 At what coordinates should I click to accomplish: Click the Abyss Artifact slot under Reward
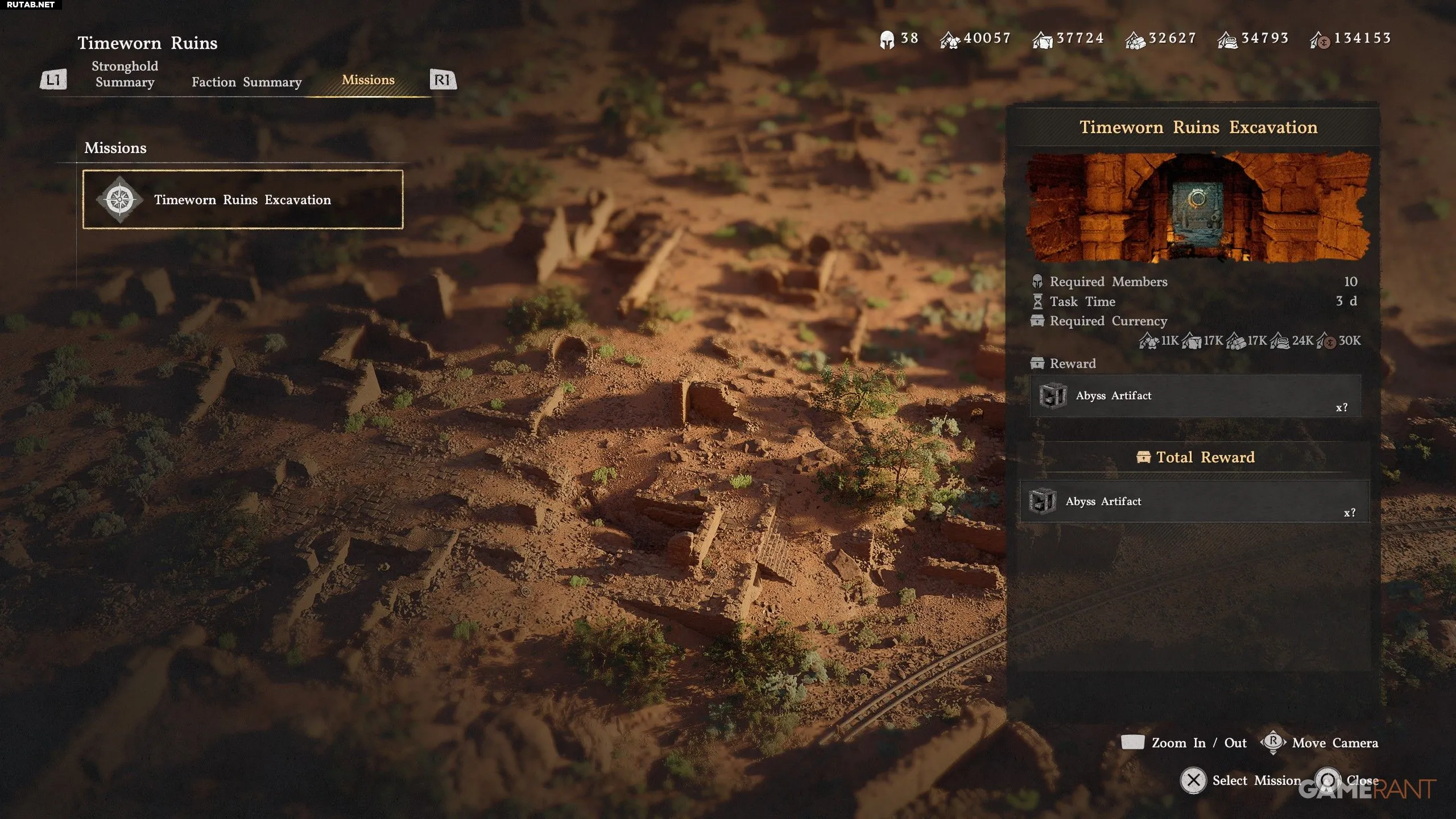coord(1195,396)
